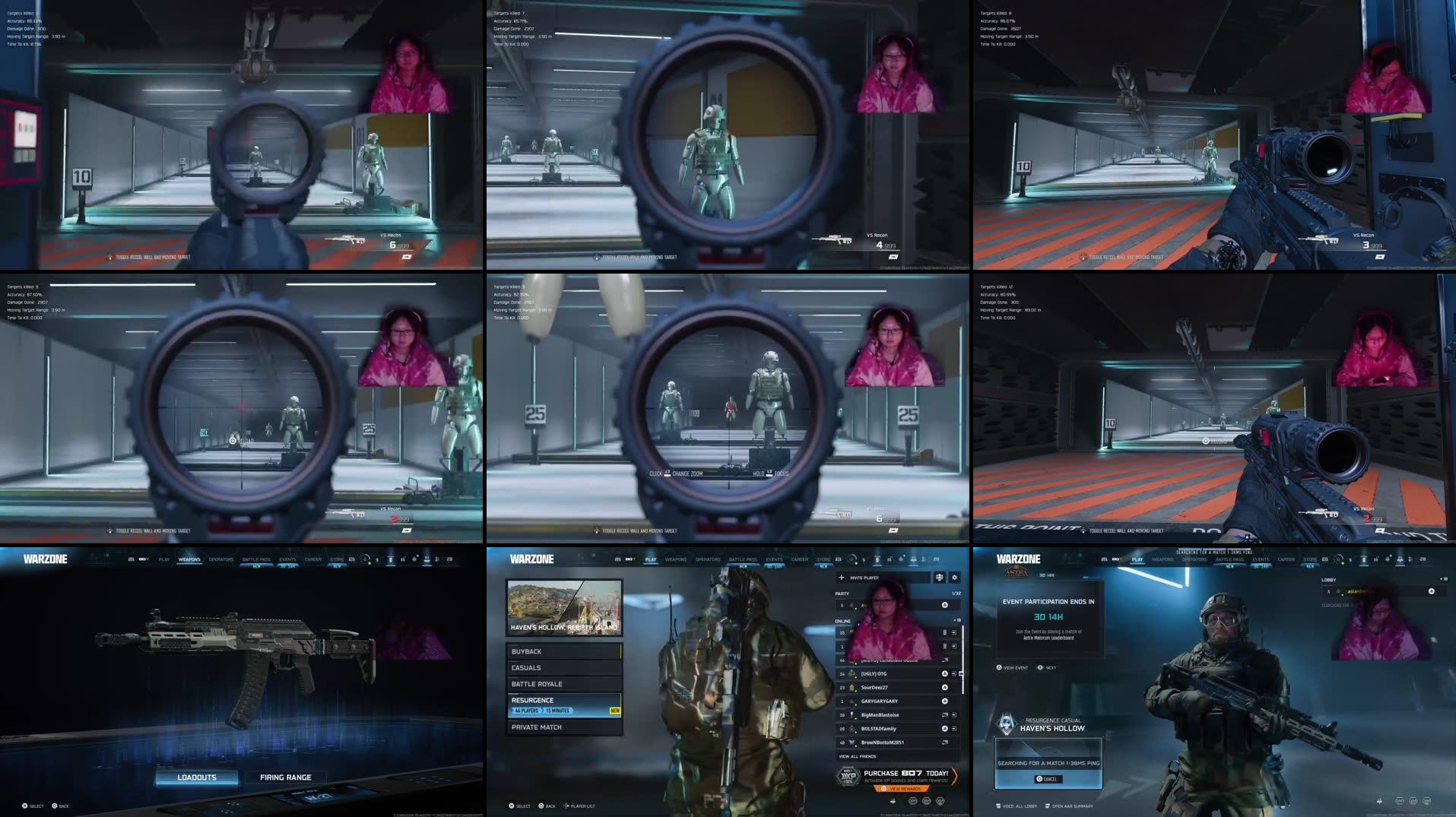1456x817 pixels.
Task: Click the CP currency icon in the top bar
Action: [862, 560]
